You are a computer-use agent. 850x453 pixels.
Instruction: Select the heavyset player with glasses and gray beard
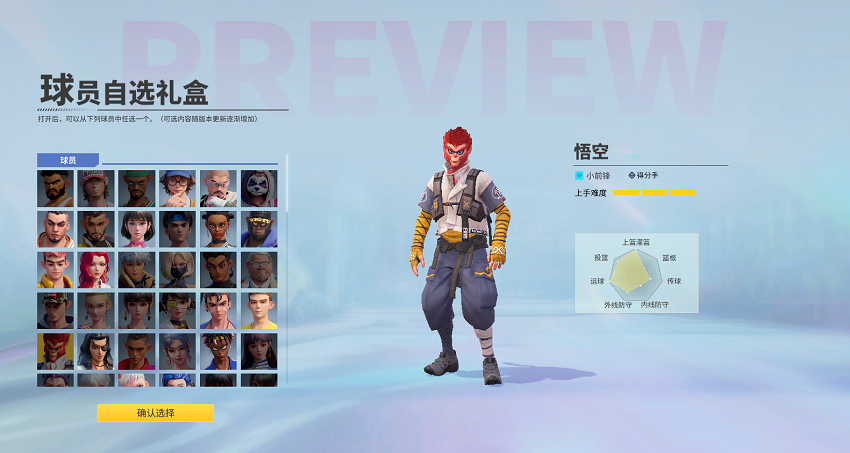(x=259, y=269)
